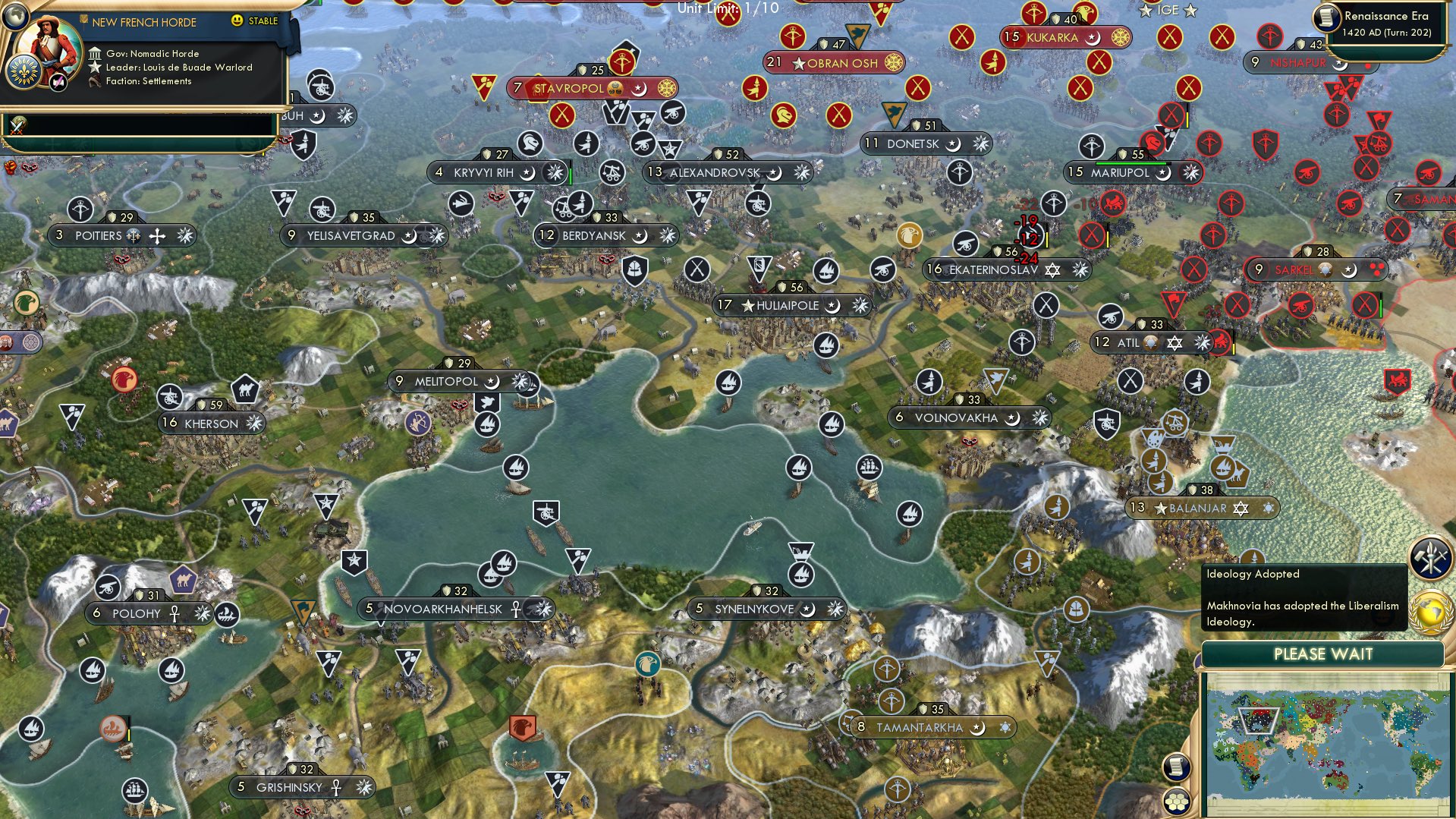This screenshot has height=819, width=1456.
Task: Click the smiley STABLE stability icon
Action: point(239,21)
